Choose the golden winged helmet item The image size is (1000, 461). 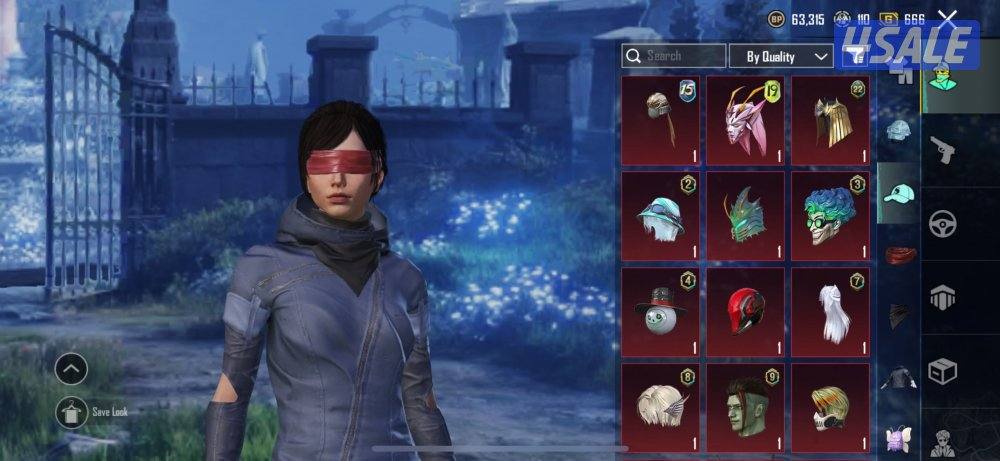pyautogui.click(x=830, y=121)
